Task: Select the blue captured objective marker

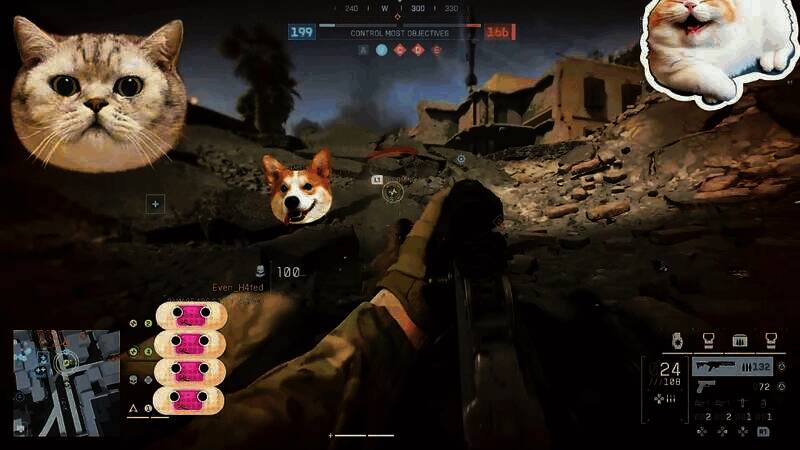Action: click(x=381, y=48)
